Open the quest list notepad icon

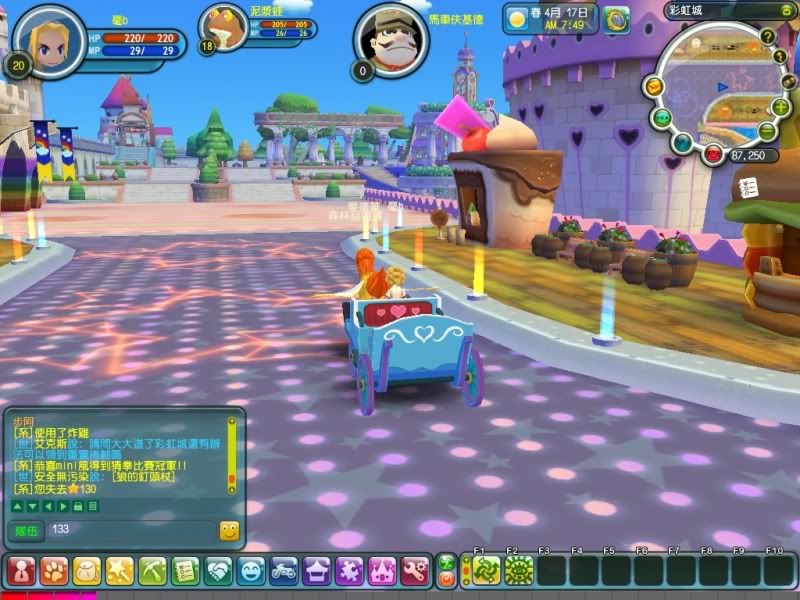[185, 571]
